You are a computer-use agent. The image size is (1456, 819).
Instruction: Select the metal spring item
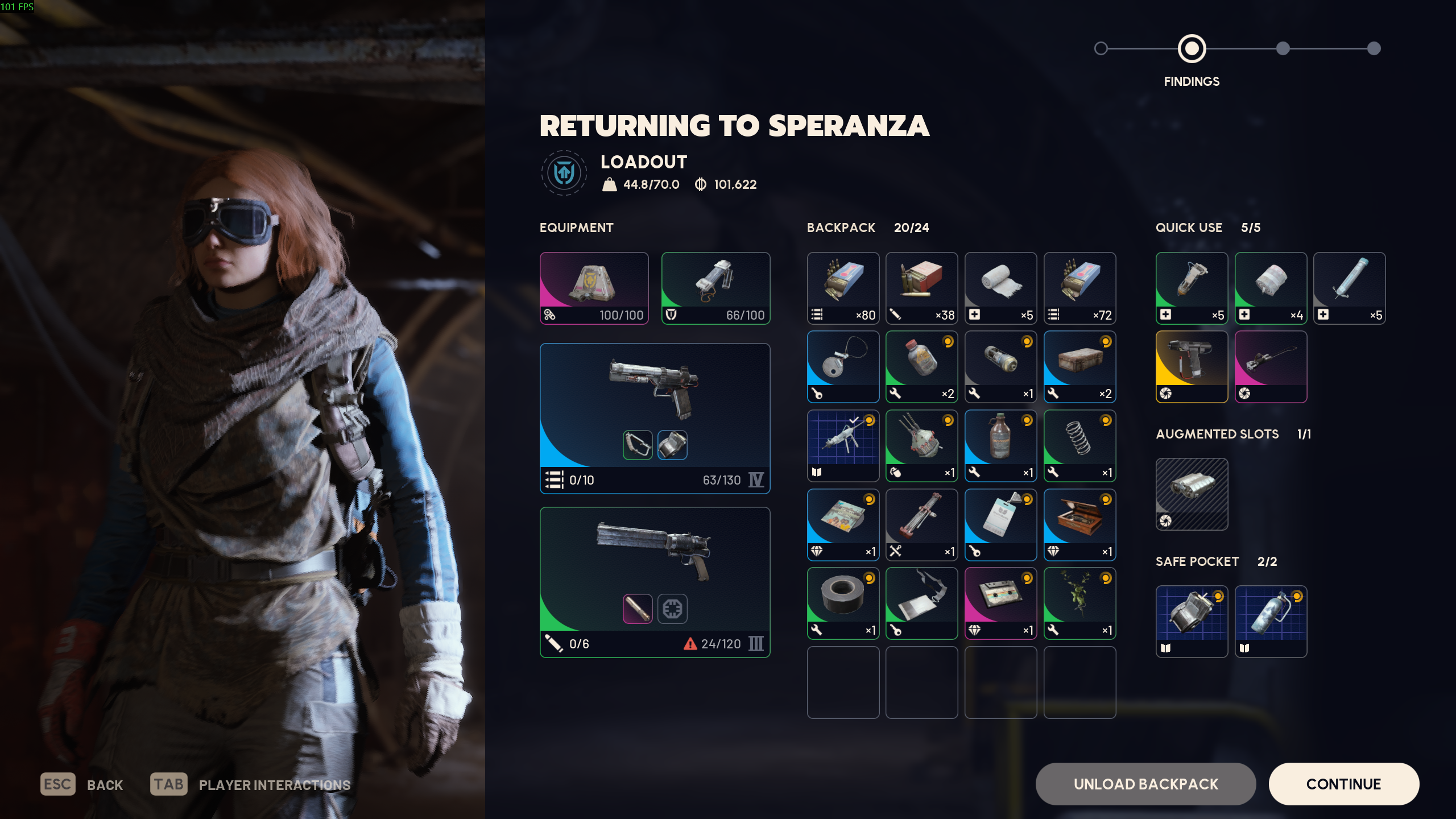tap(1079, 445)
